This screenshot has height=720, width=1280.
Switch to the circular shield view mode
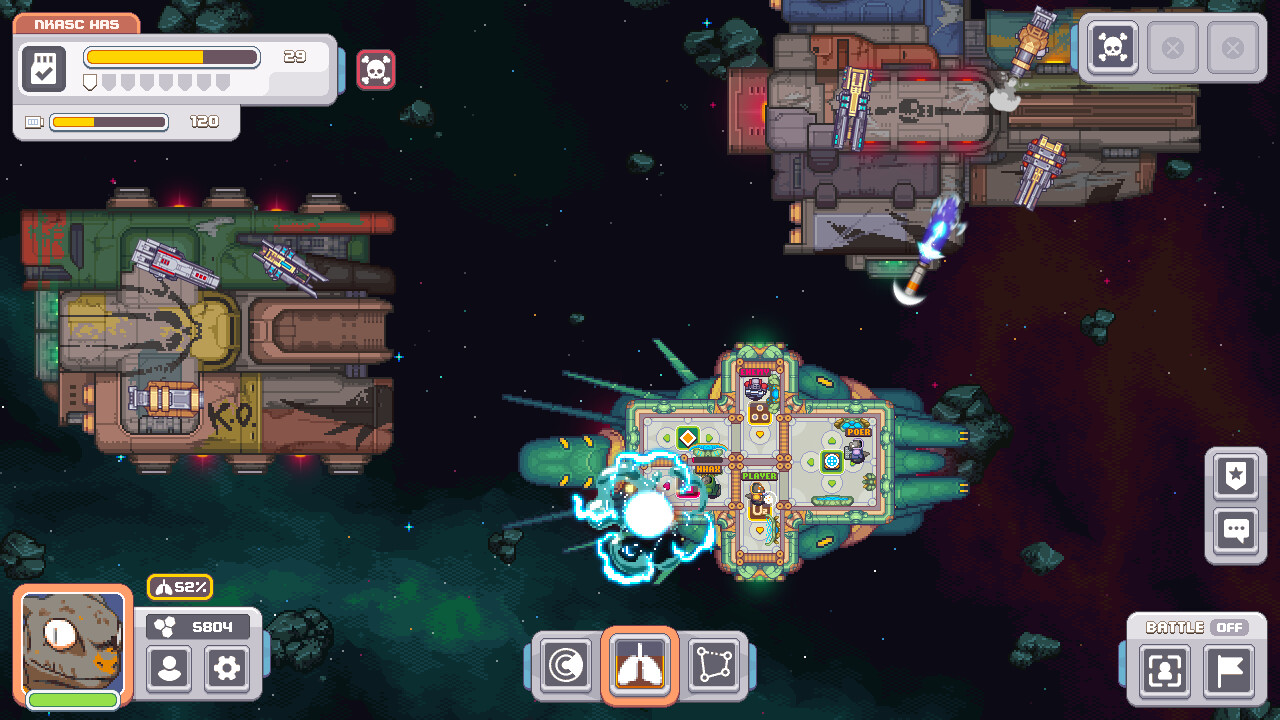point(565,662)
